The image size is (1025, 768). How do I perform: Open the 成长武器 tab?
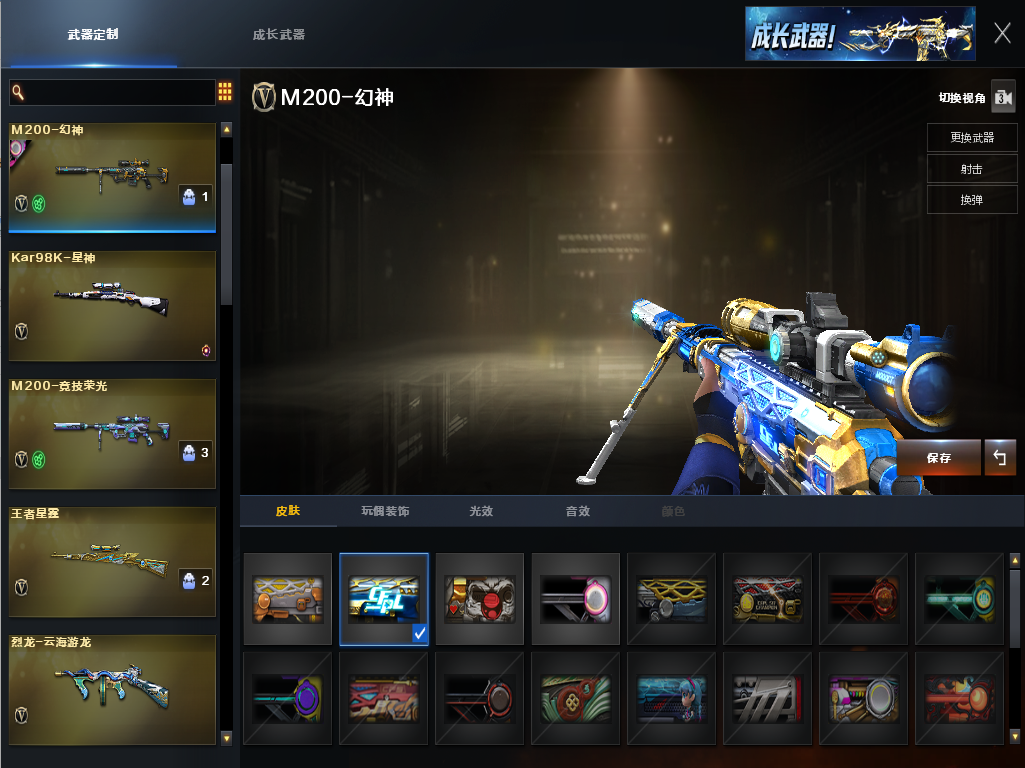279,34
